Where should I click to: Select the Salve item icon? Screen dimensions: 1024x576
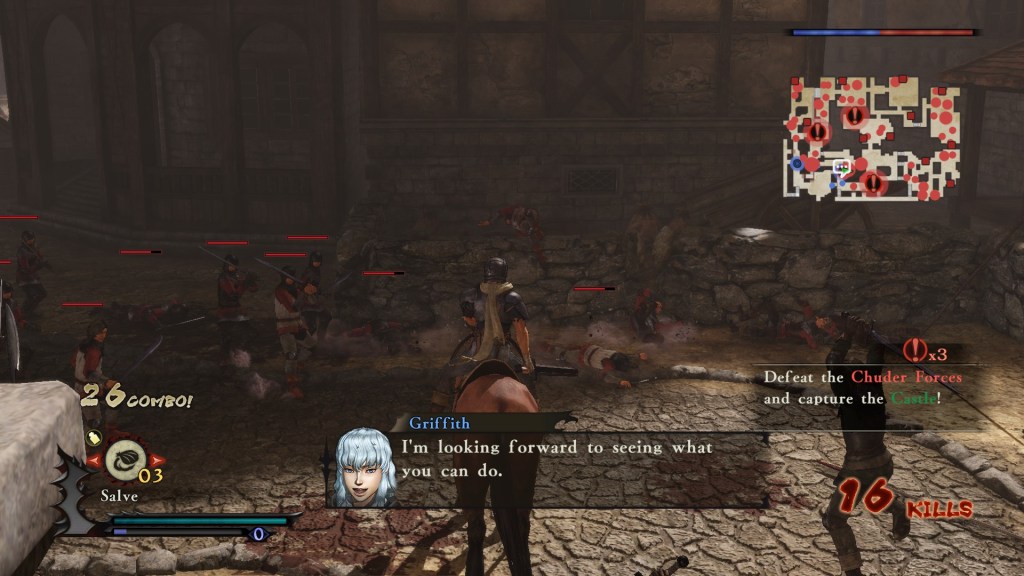click(124, 460)
